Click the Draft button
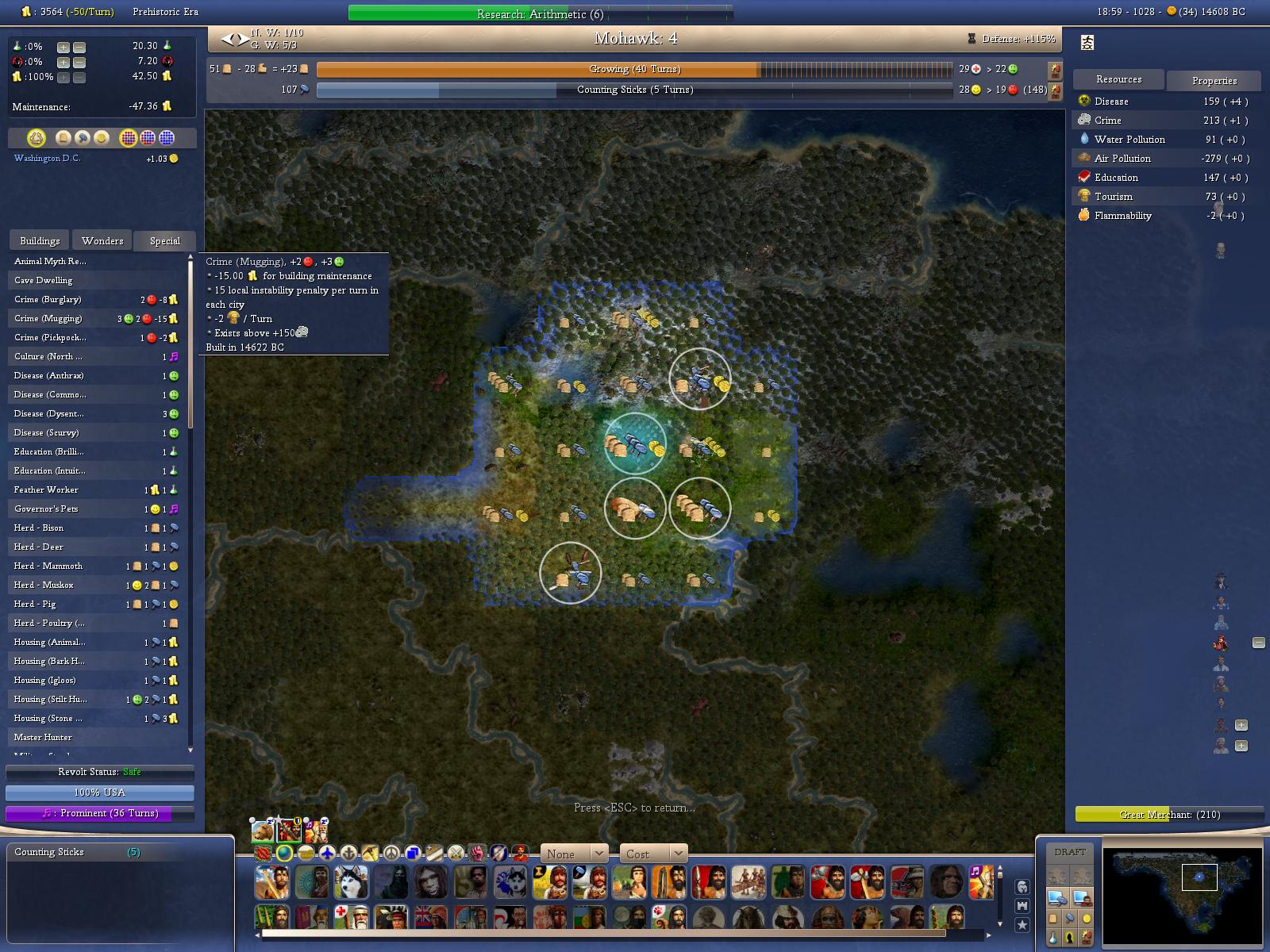Image resolution: width=1270 pixels, height=952 pixels. pos(1069,852)
